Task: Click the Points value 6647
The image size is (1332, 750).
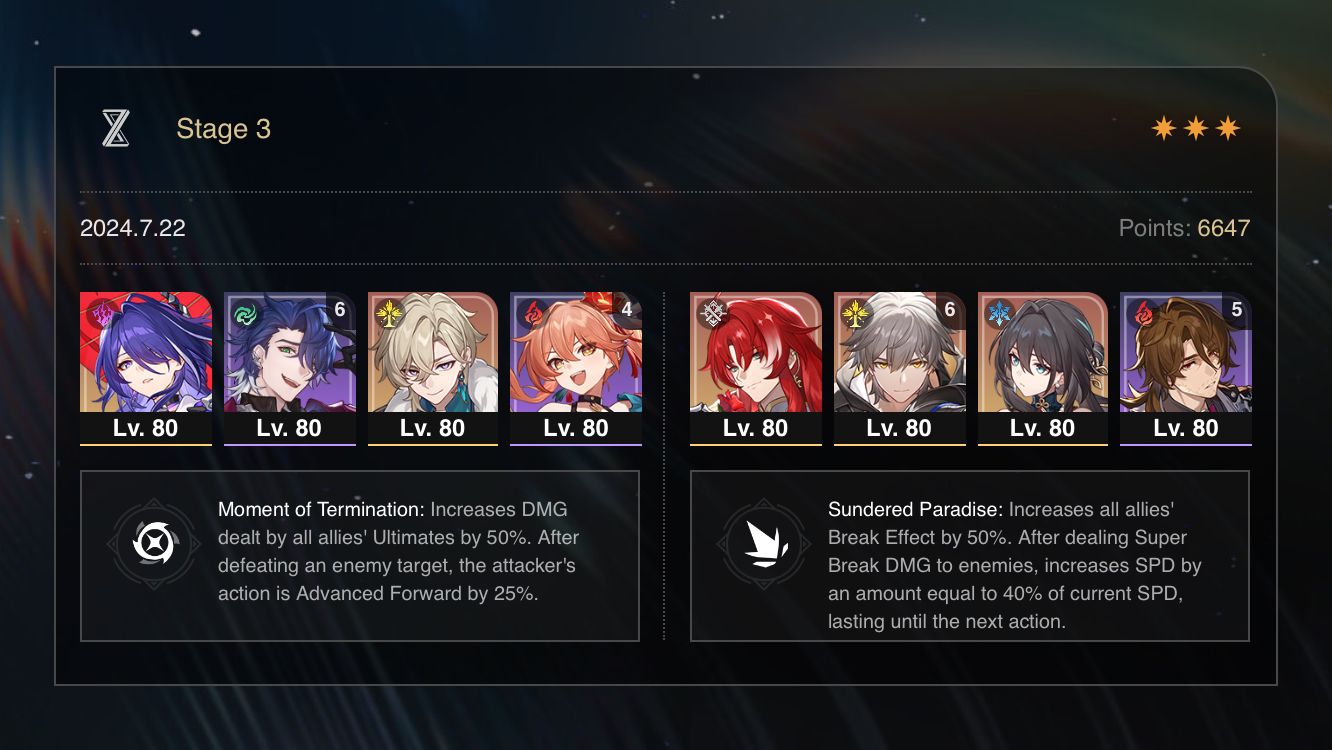Action: [x=1222, y=228]
